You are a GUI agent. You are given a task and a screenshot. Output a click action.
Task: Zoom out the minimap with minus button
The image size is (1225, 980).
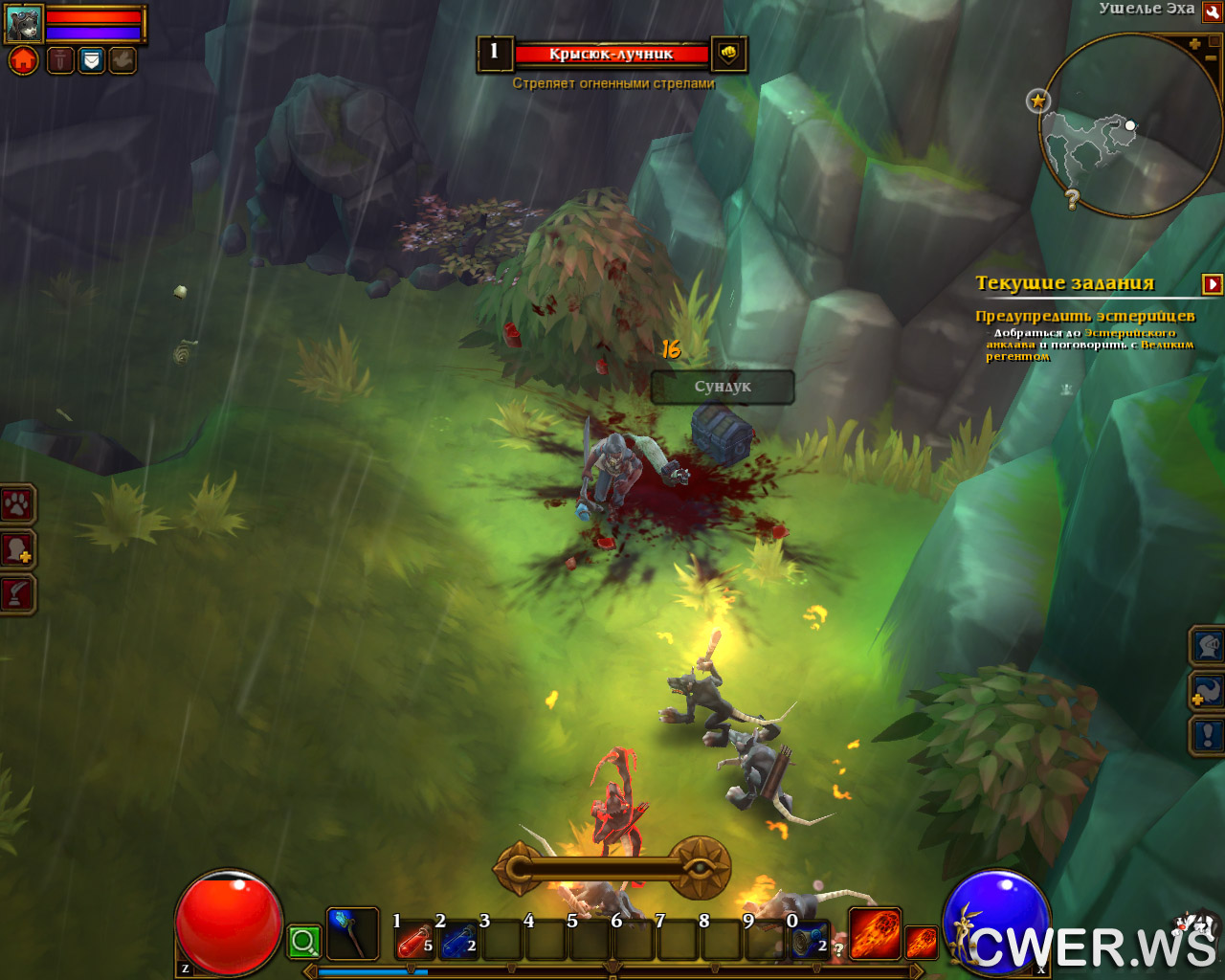[1211, 58]
